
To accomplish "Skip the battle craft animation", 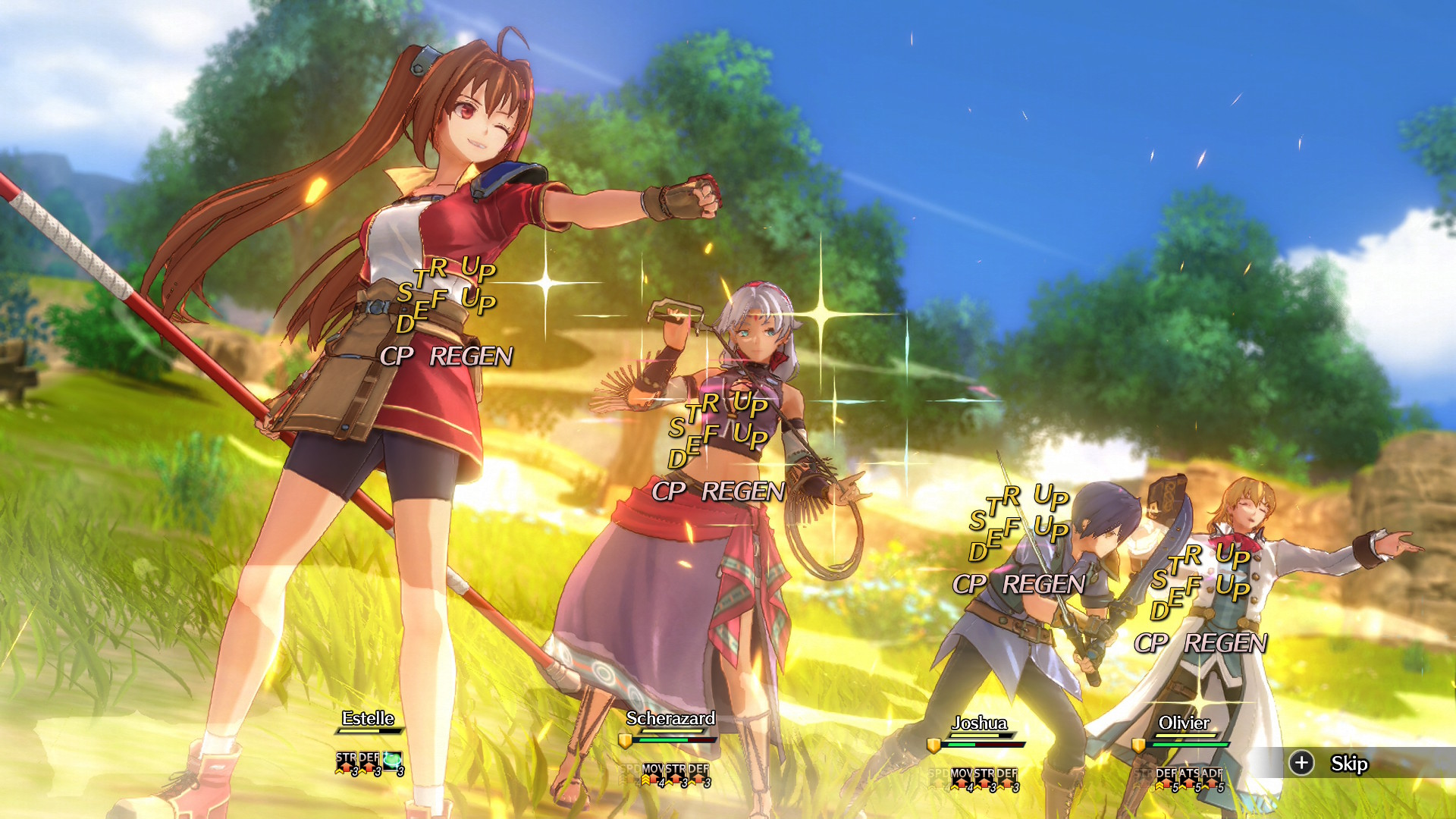I will tap(1333, 763).
